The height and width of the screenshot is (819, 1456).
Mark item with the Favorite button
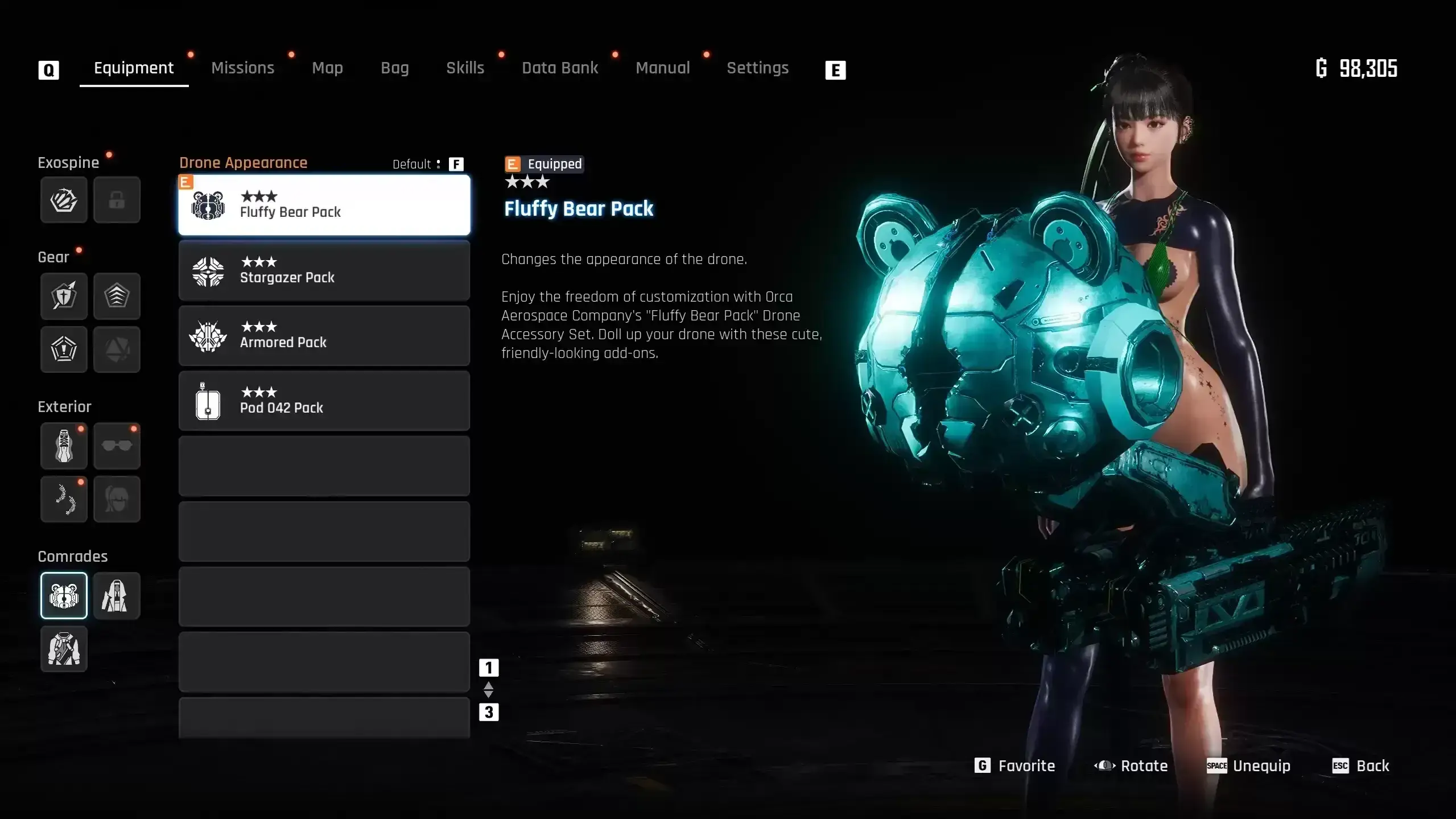(x=1014, y=766)
